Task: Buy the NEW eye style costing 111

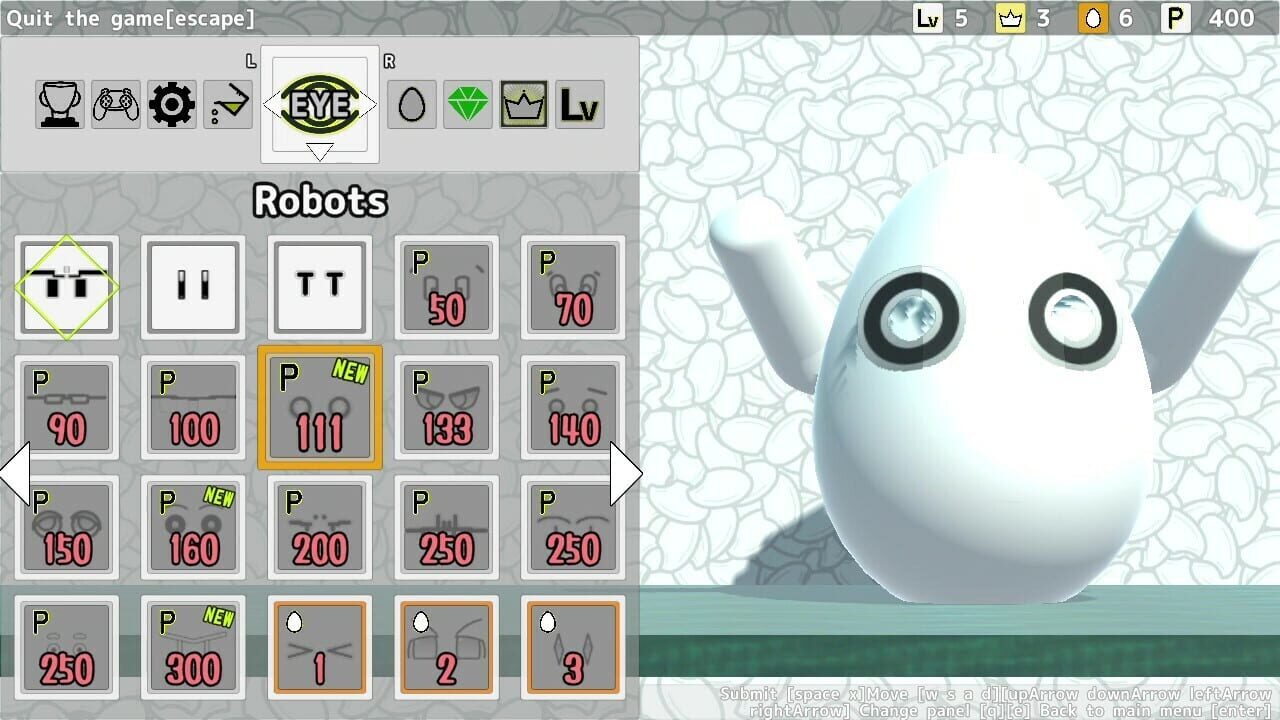Action: (x=319, y=406)
